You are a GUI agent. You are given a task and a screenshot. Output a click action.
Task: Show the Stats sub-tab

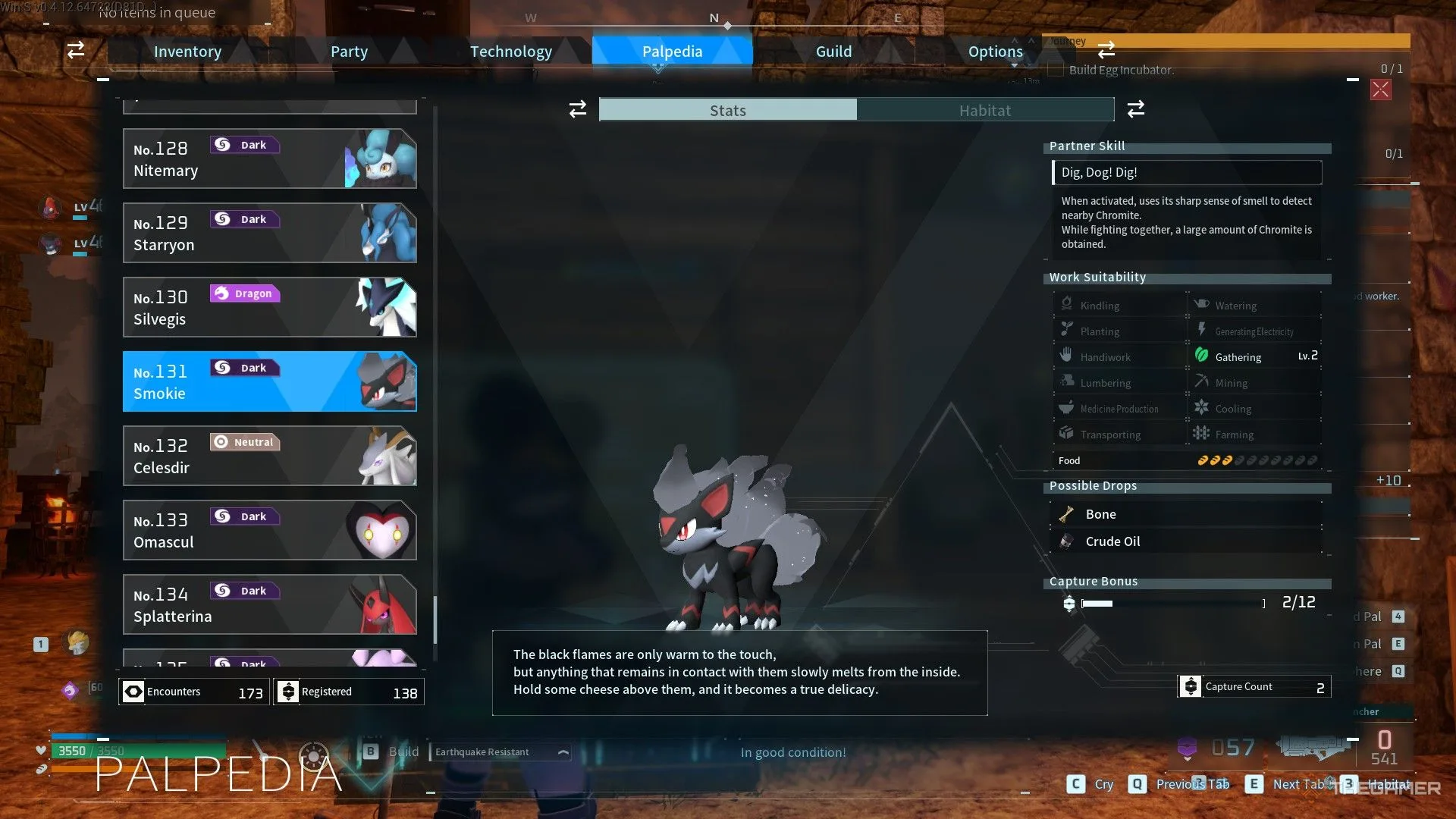[728, 110]
